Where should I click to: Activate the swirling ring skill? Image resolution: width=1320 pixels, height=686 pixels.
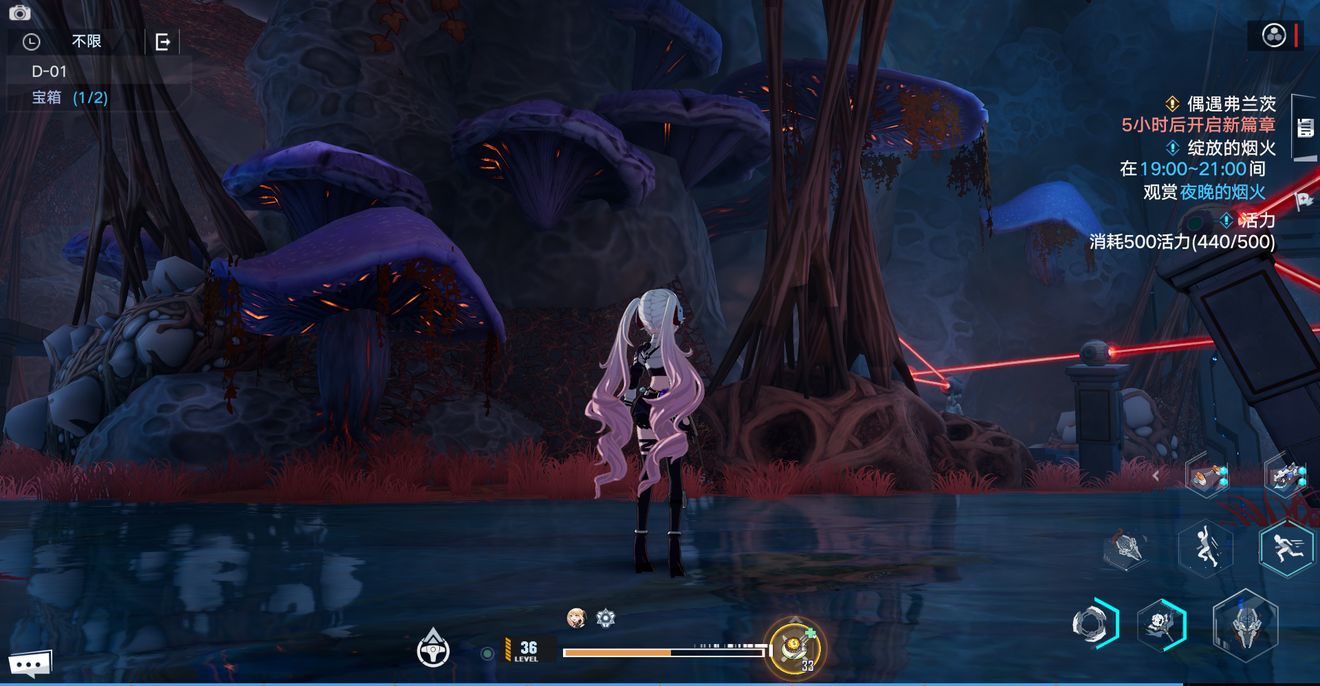pos(1092,624)
